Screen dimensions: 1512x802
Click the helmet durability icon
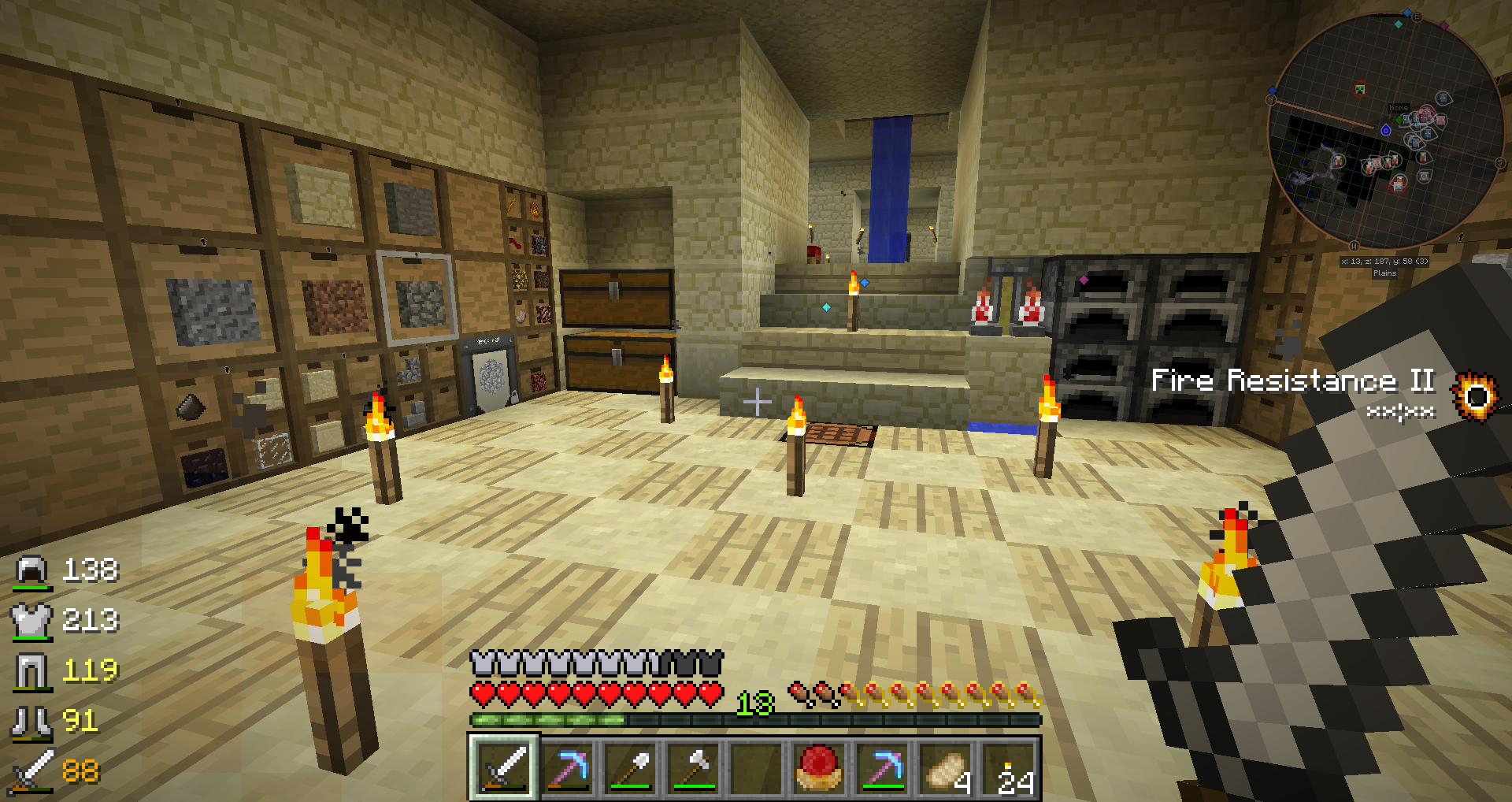coord(31,570)
